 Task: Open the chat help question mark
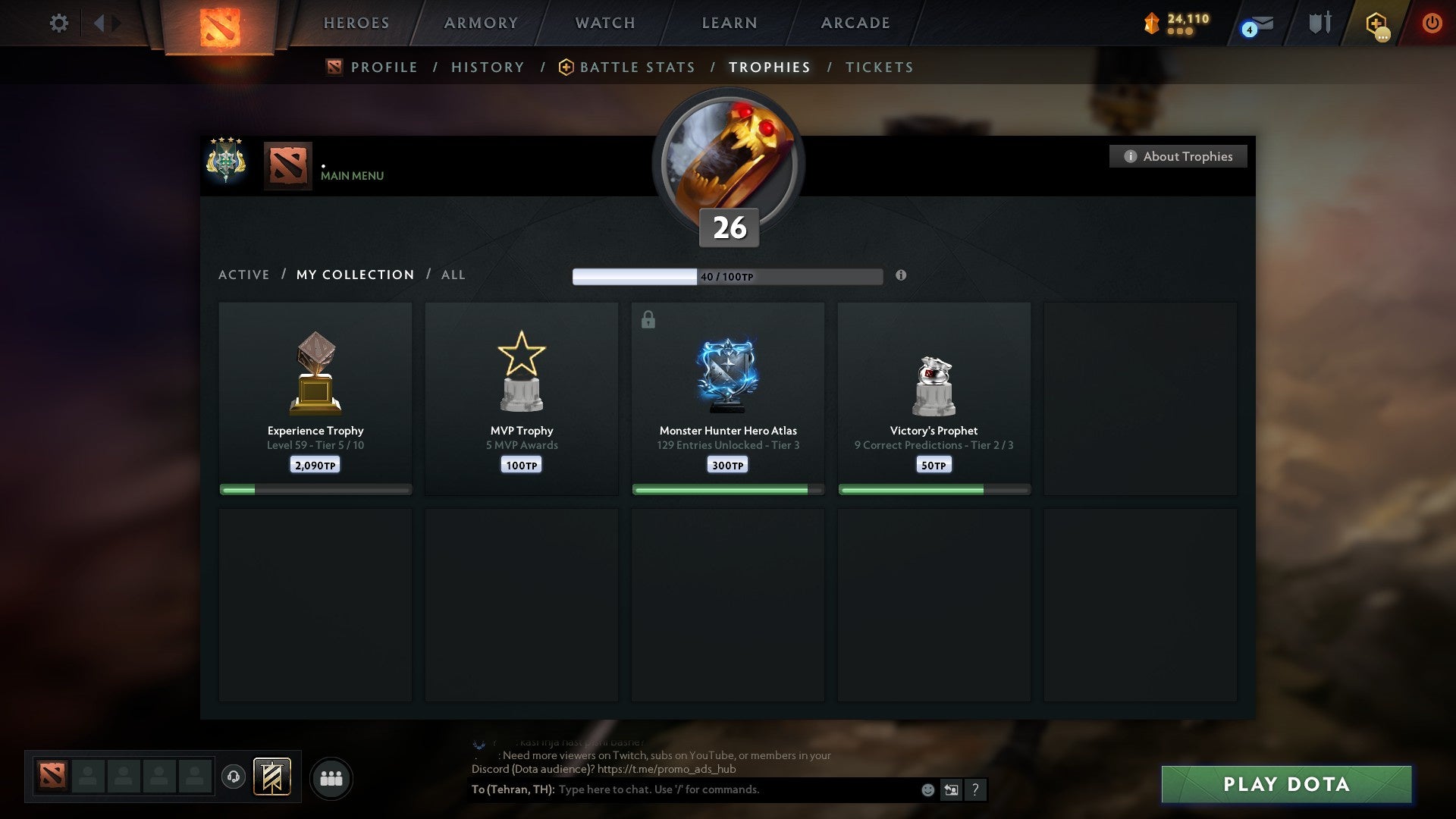coord(976,789)
